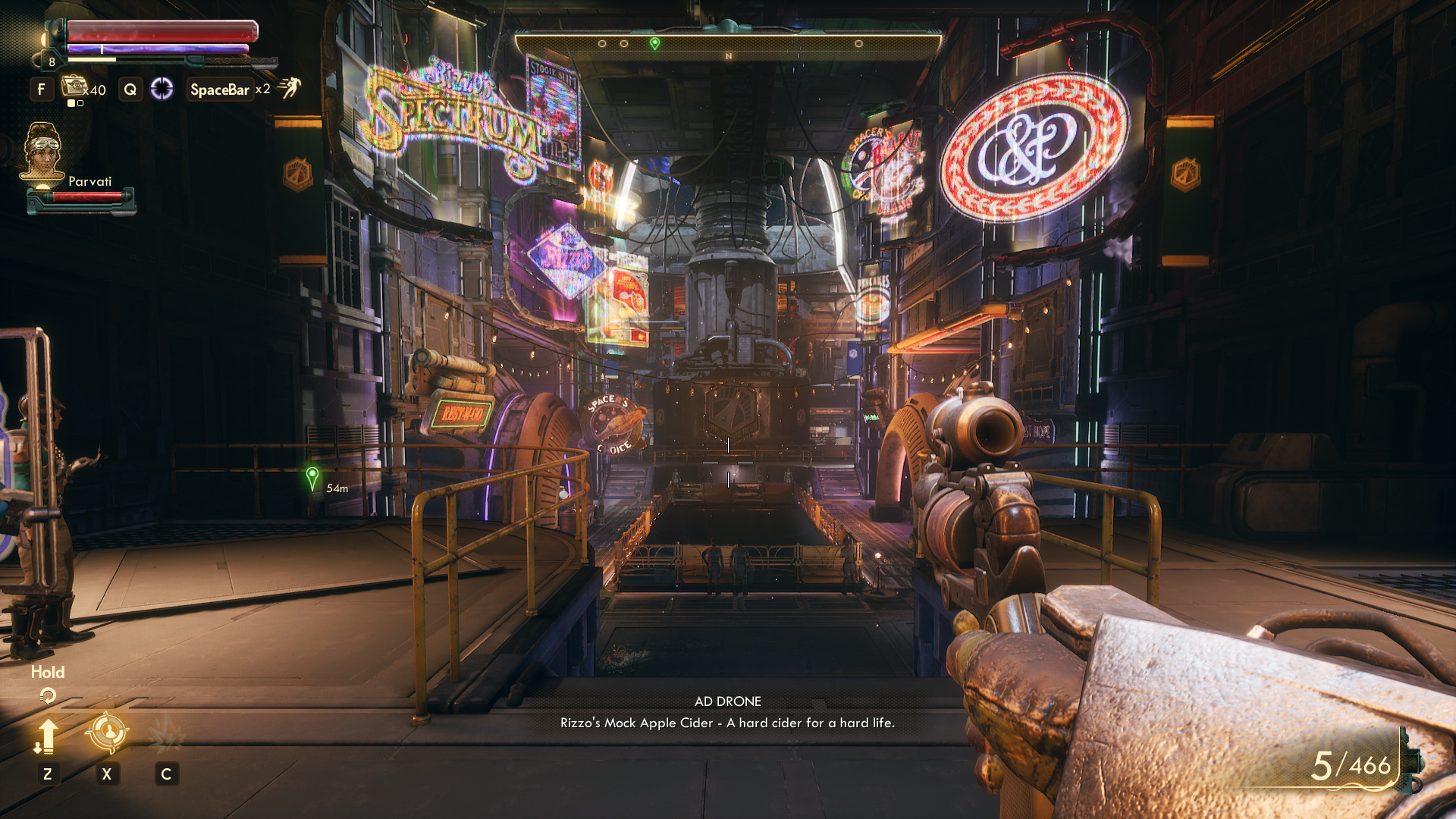
Task: Click the running figure dodge icon
Action: (x=289, y=88)
